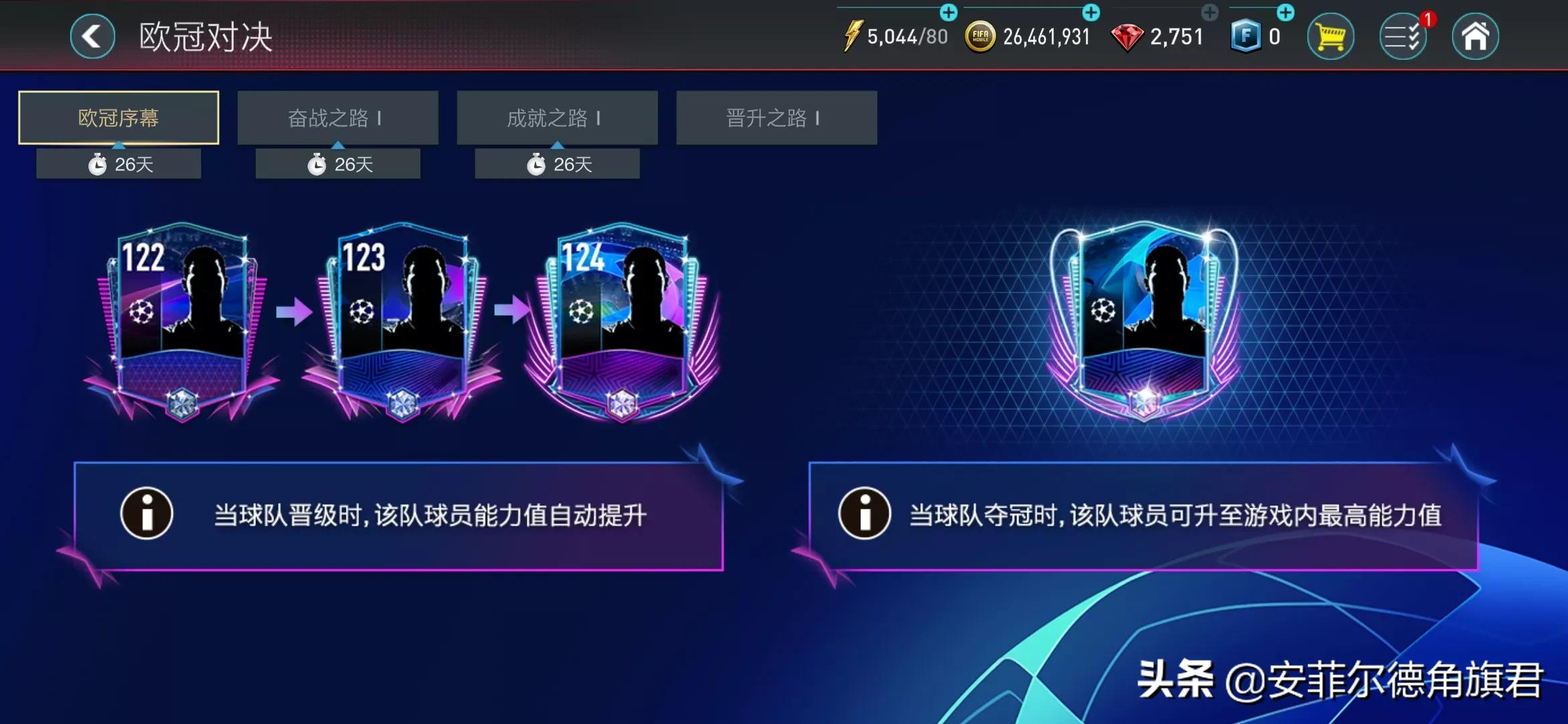Switch to the 奋战之路 I tab
The image size is (1568, 724).
click(338, 117)
